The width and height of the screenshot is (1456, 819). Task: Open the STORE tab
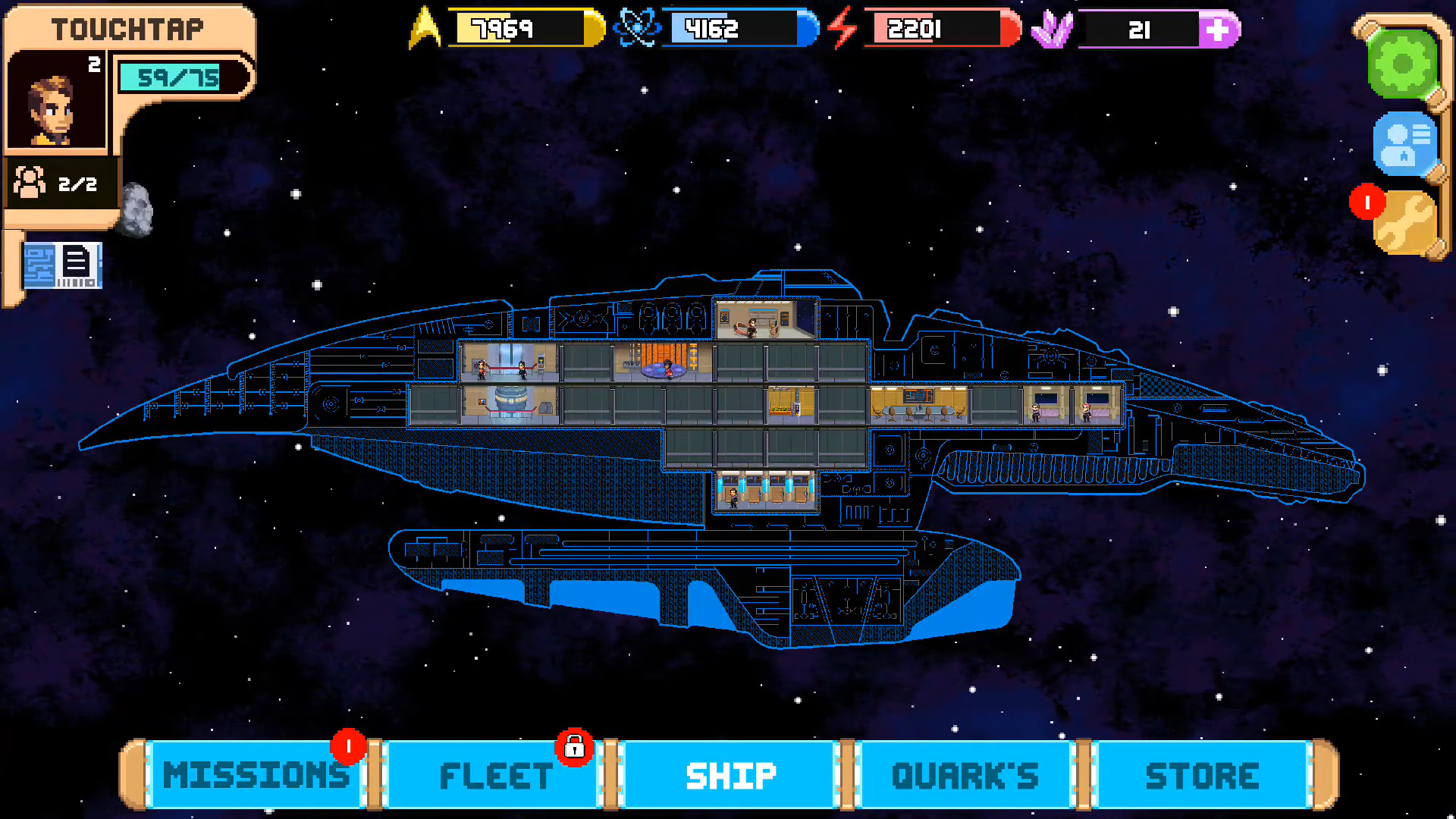point(1201,775)
